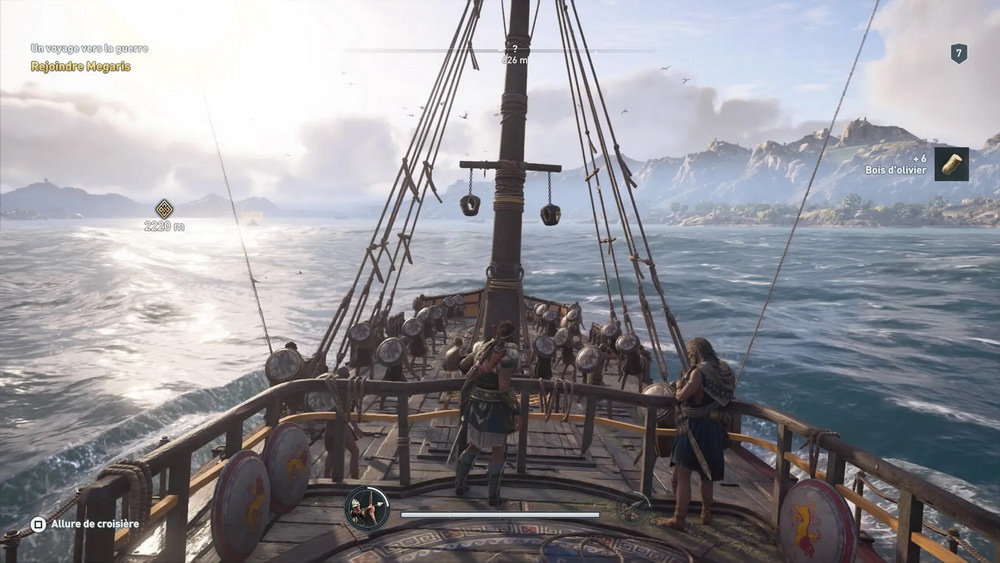Click the level 7 shield badge
The image size is (1000, 563).
click(958, 53)
